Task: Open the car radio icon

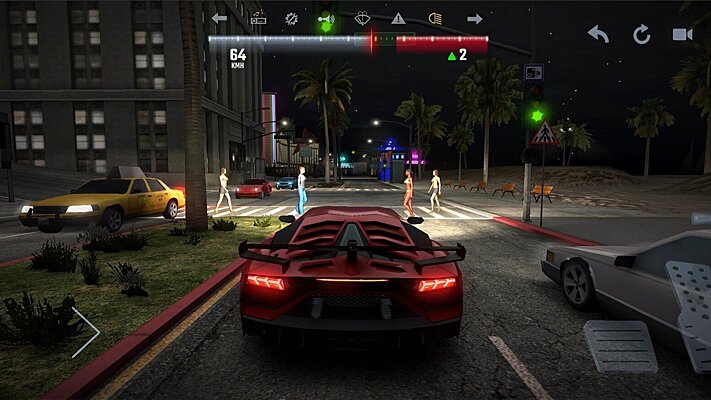Action: coord(257,18)
